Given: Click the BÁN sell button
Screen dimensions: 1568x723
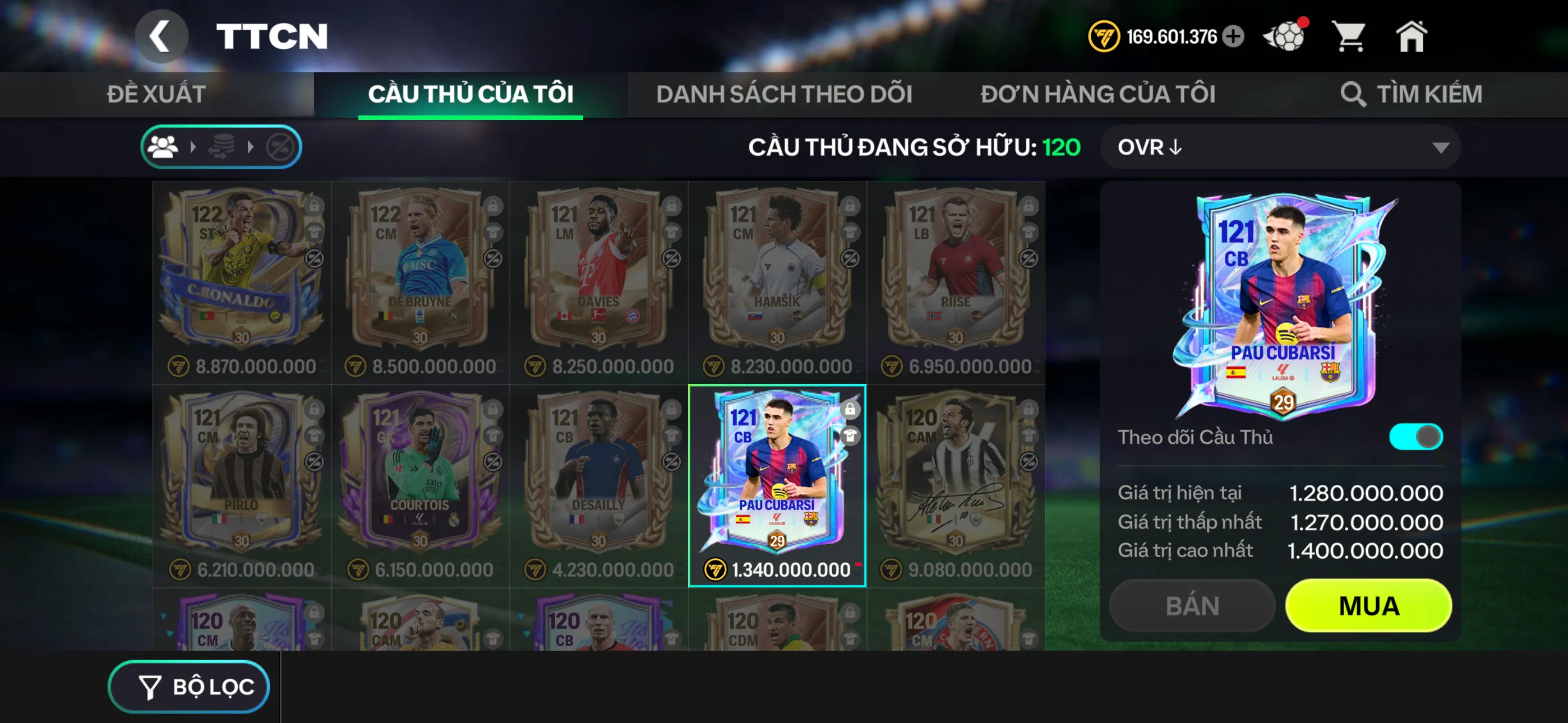Looking at the screenshot, I should 1191,605.
